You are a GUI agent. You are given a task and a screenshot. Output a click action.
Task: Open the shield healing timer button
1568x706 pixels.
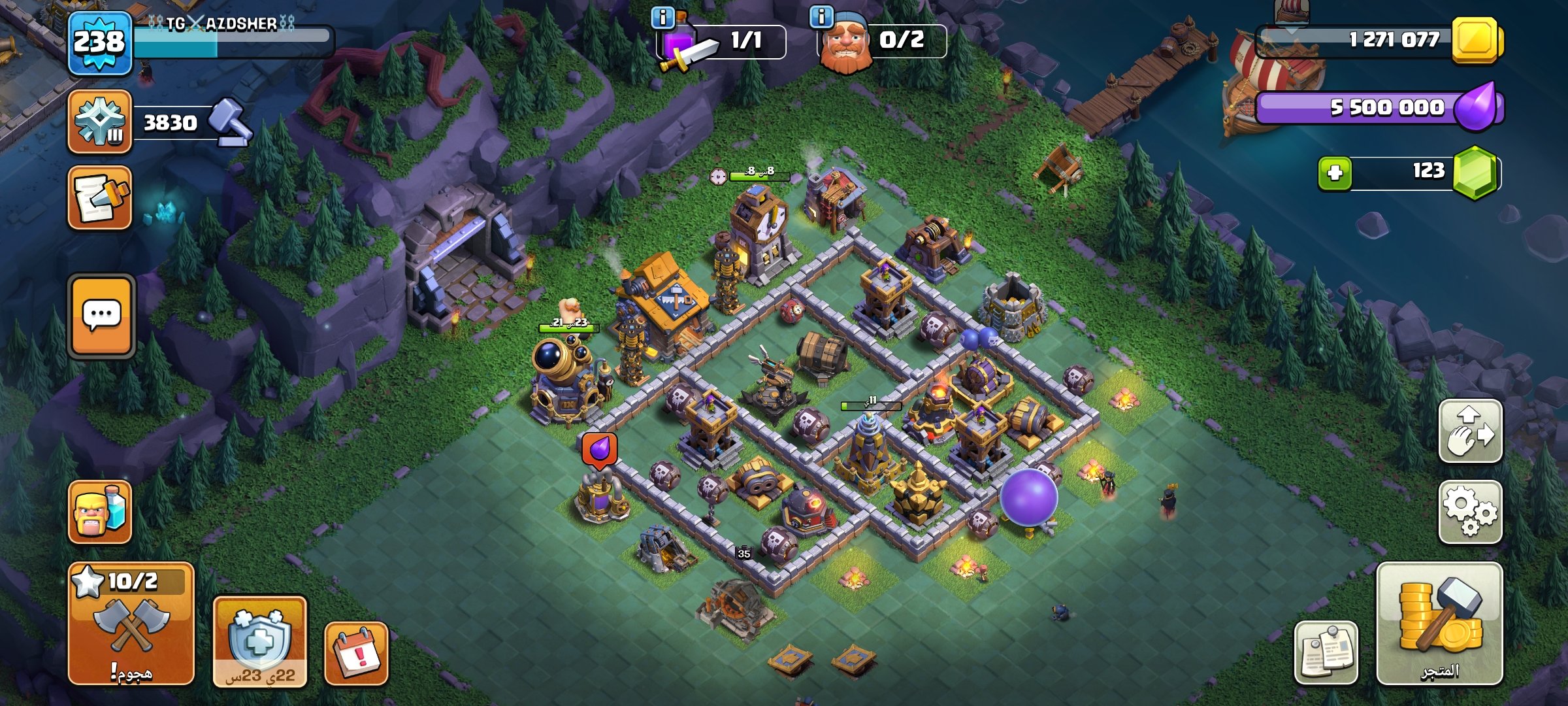tap(259, 641)
